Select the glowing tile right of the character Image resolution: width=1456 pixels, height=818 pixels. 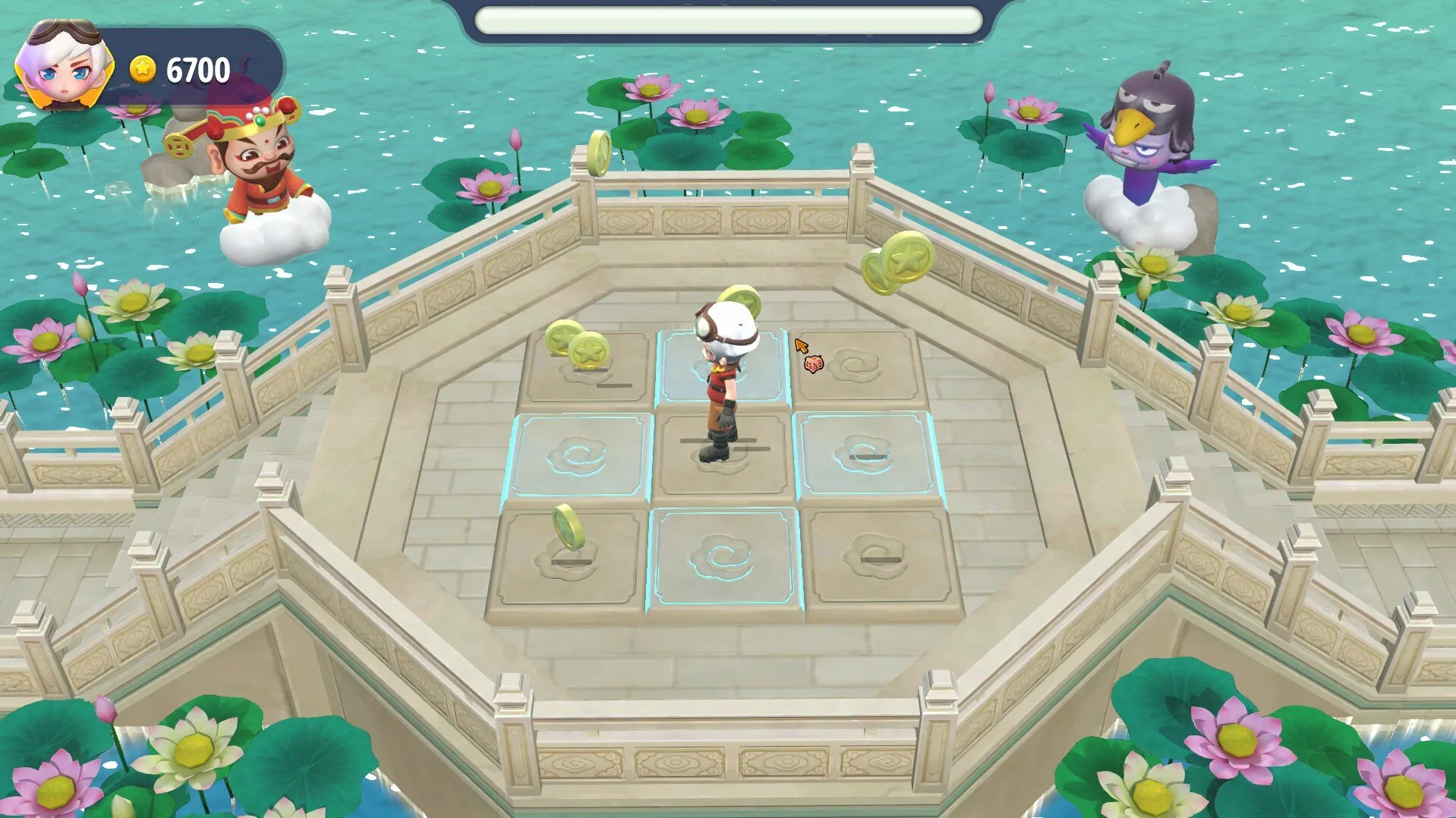[865, 454]
